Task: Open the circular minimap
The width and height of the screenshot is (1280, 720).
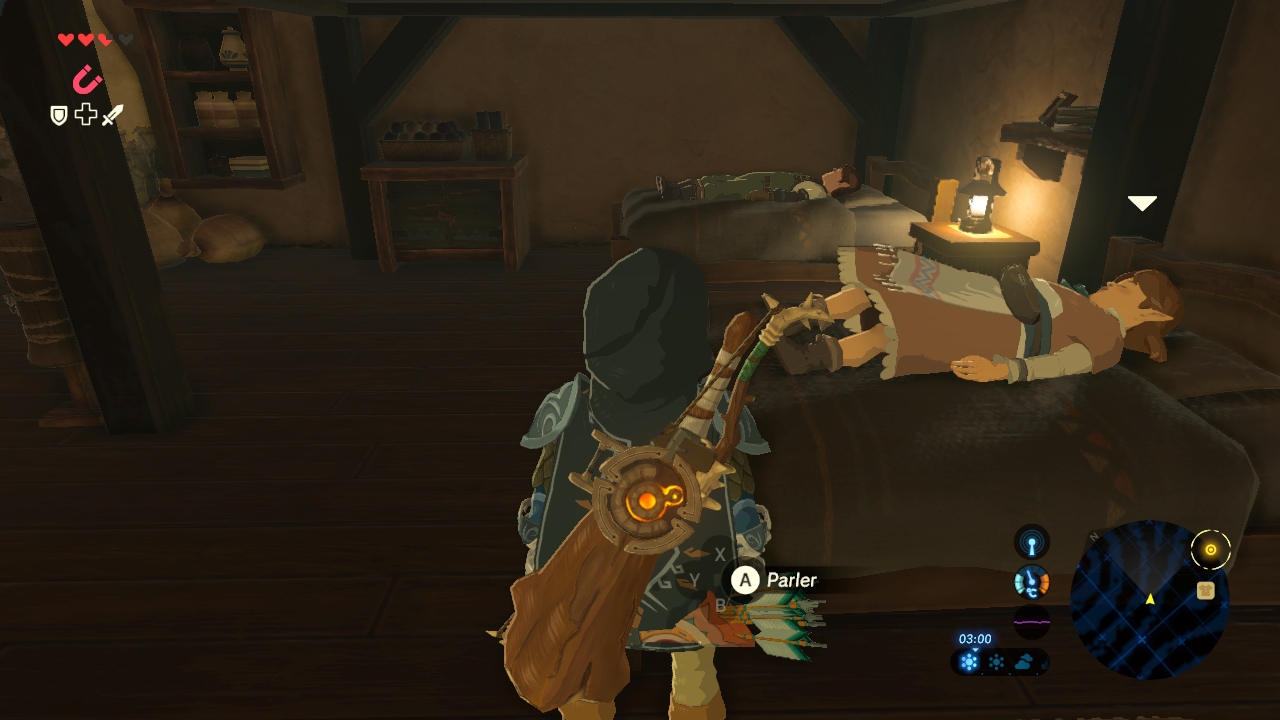Action: pos(1149,599)
